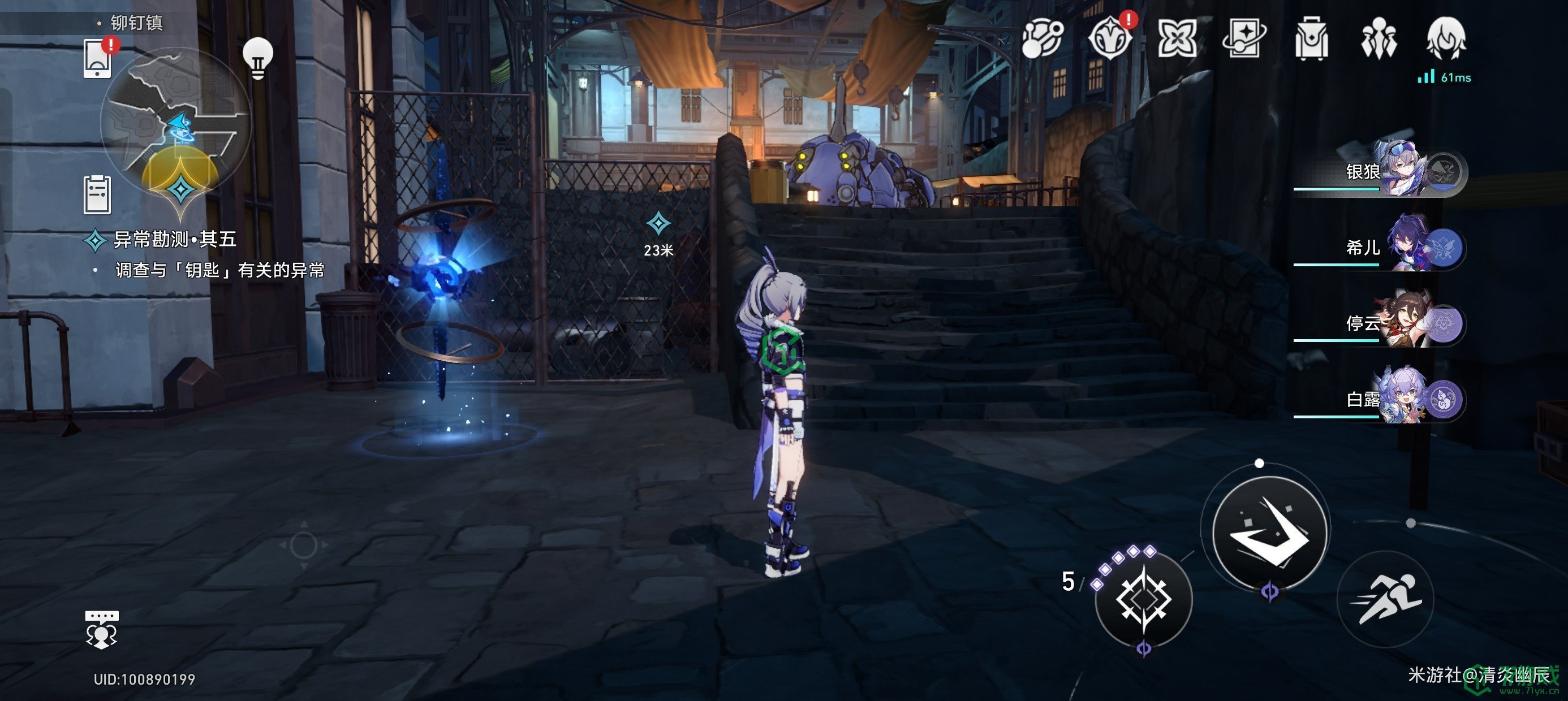Click the circular minimap
1568x701 pixels.
(175, 123)
